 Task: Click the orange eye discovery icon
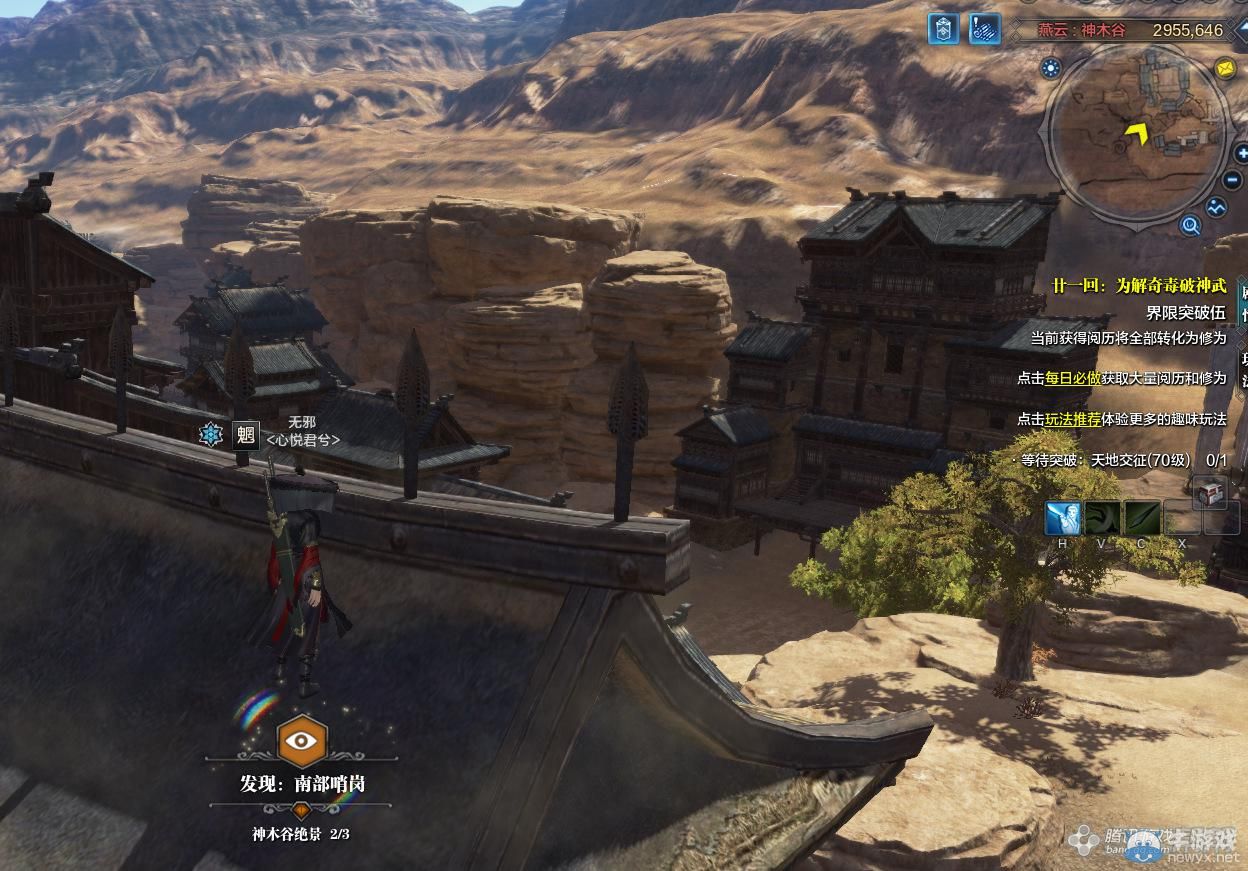tap(301, 741)
